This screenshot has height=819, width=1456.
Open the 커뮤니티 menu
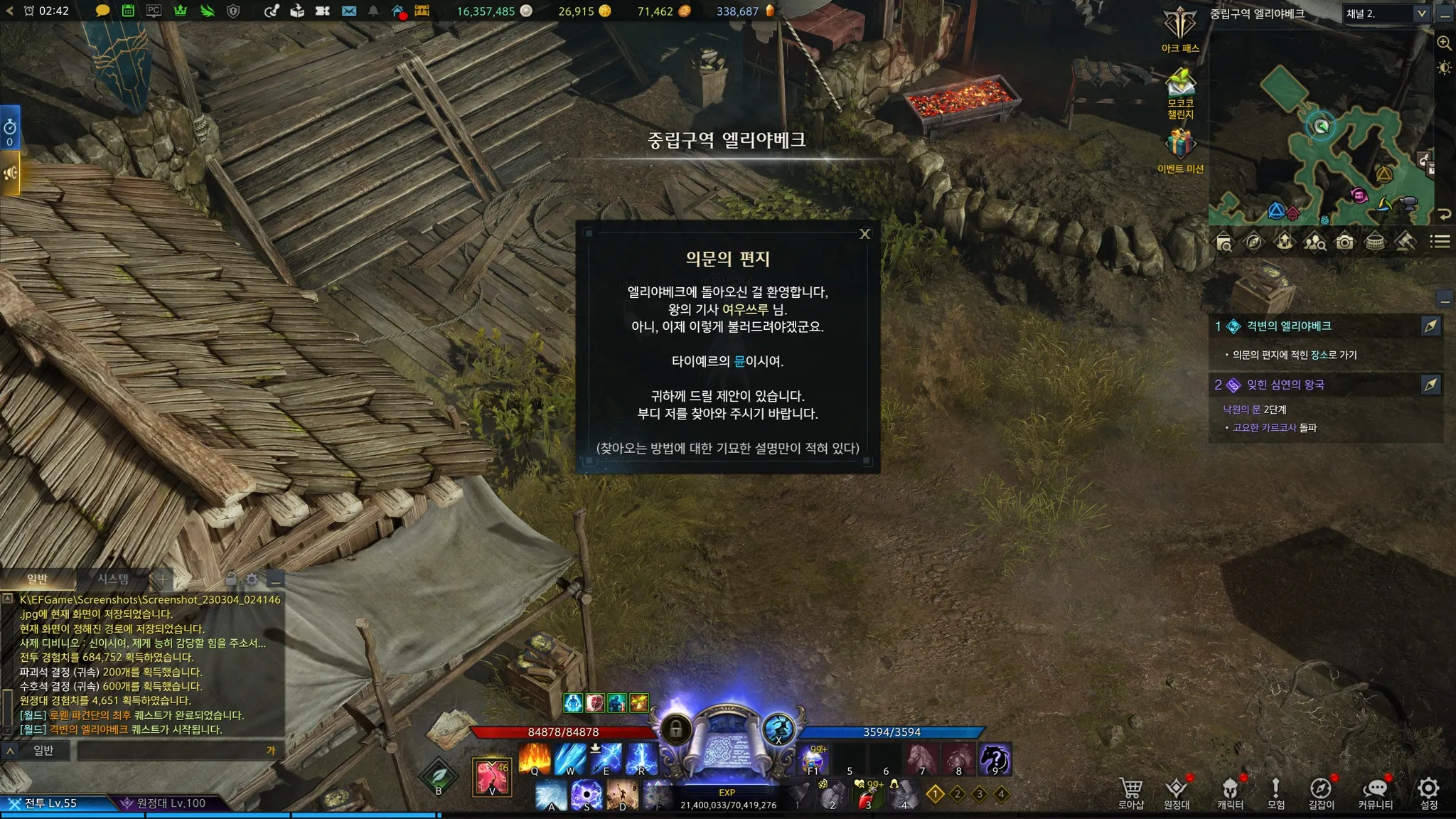pos(1375,792)
